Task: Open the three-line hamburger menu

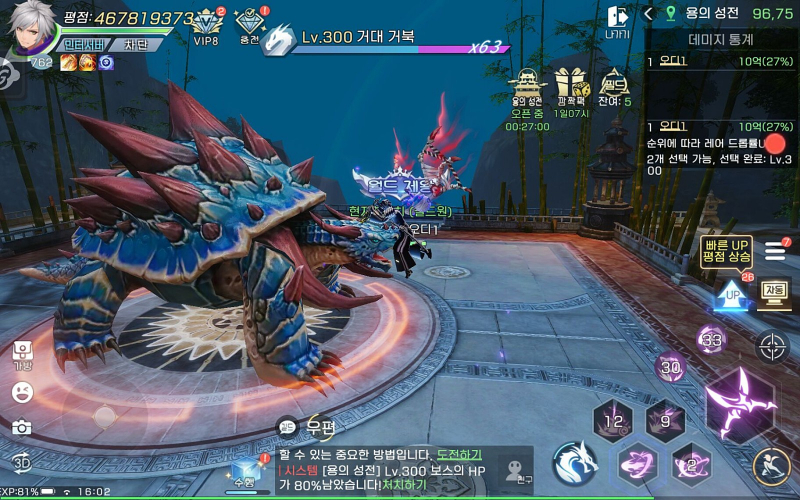Action: (x=775, y=251)
